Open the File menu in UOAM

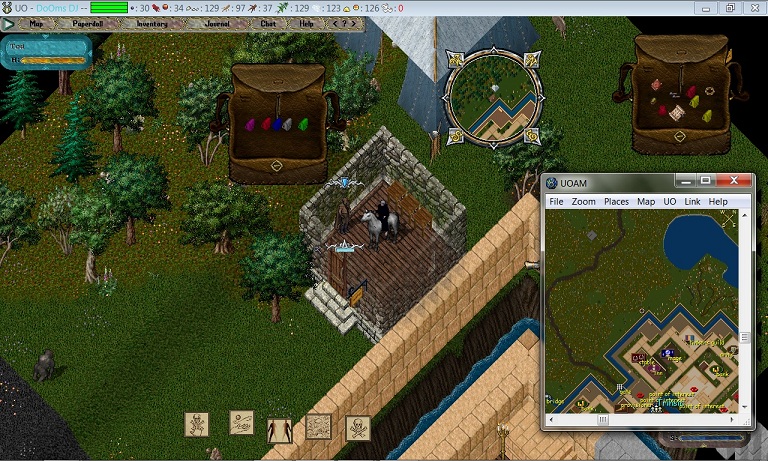point(556,202)
